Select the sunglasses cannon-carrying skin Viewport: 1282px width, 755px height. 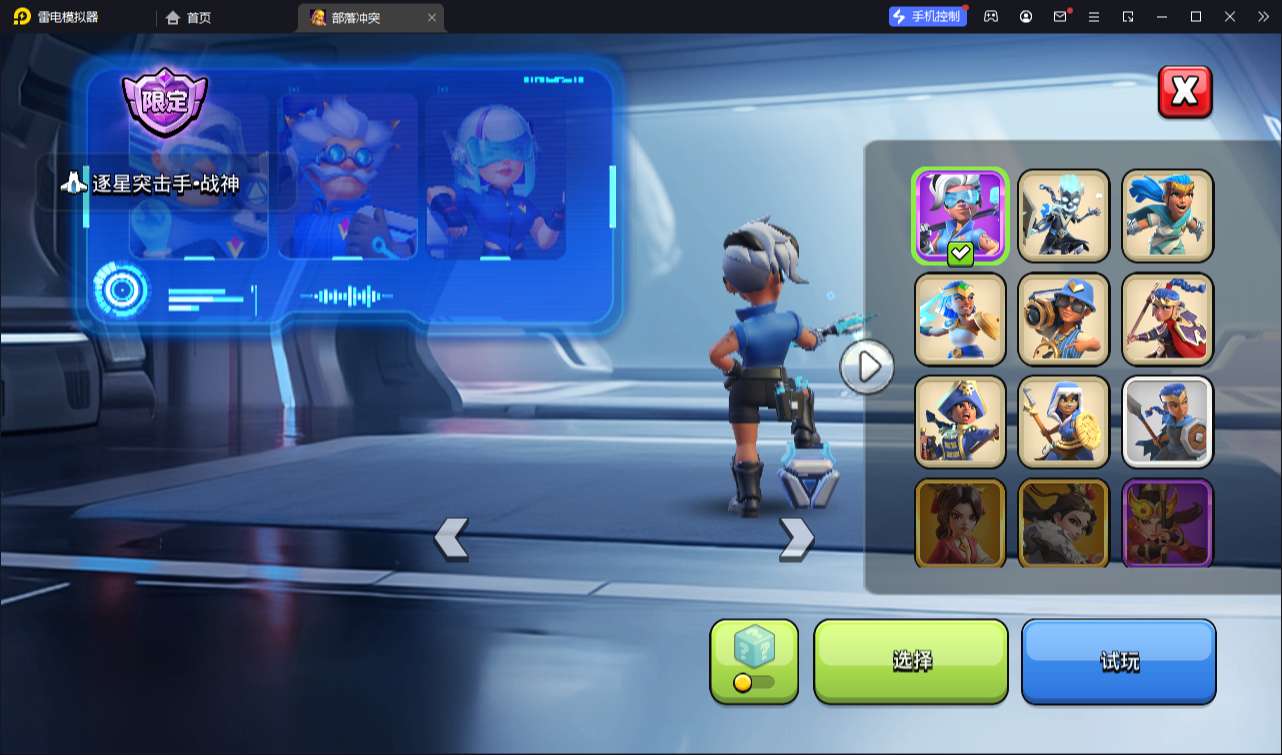1063,318
